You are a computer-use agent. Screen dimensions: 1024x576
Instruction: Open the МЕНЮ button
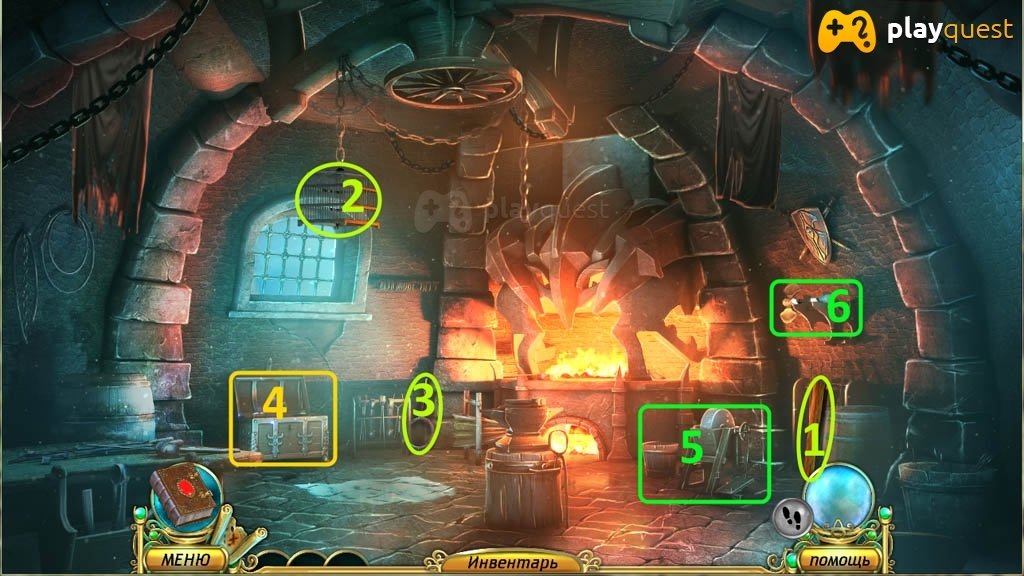pyautogui.click(x=183, y=558)
